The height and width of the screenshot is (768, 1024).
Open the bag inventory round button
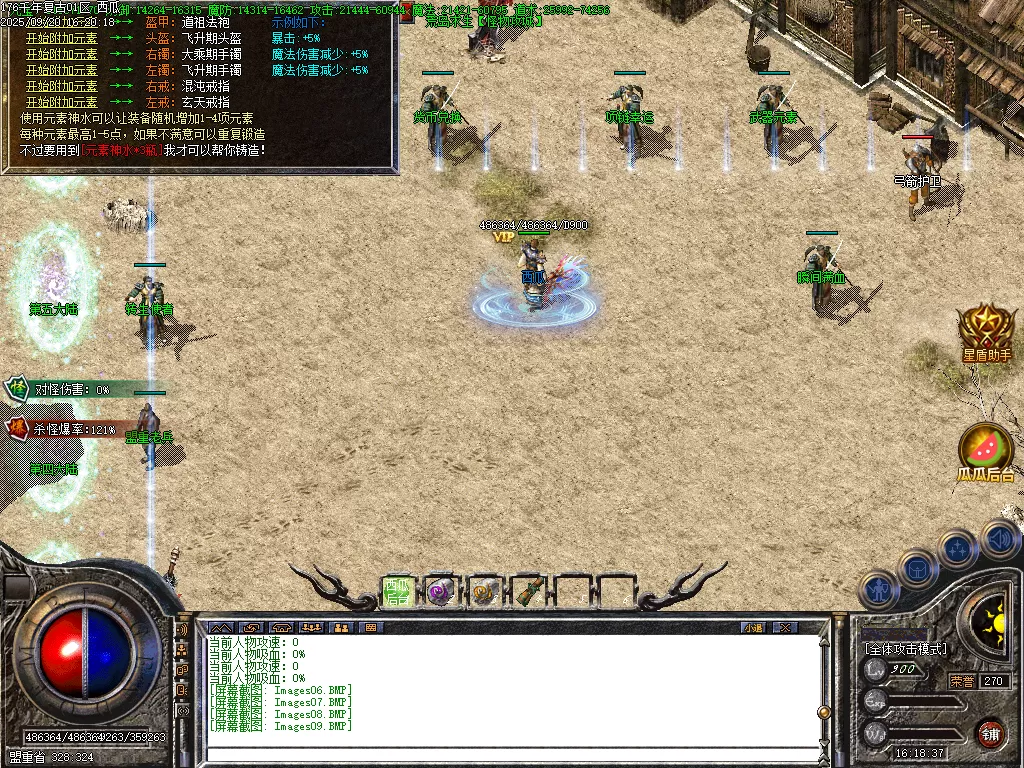click(x=918, y=569)
